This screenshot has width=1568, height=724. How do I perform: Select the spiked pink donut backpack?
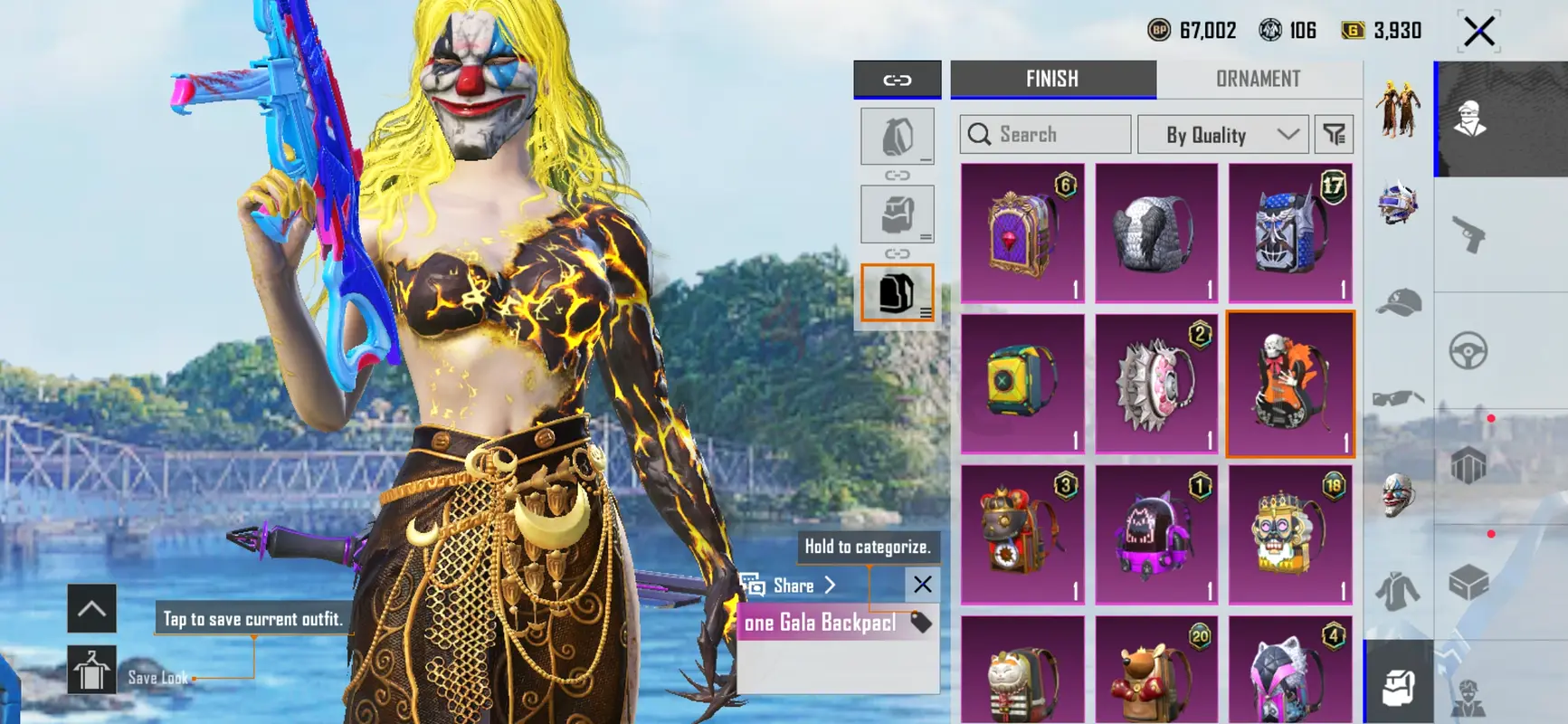point(1156,385)
